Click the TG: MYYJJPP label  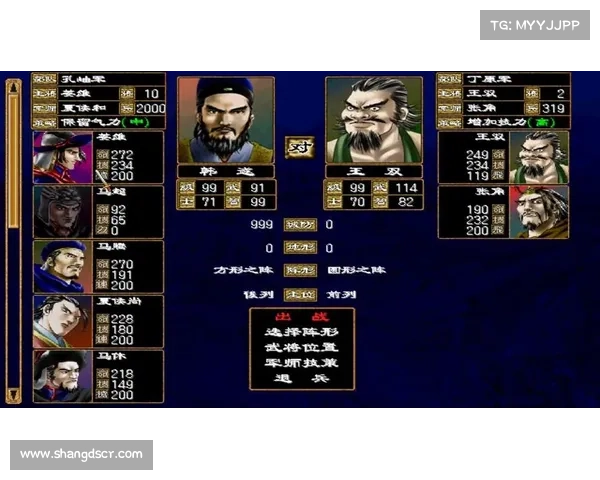point(536,24)
